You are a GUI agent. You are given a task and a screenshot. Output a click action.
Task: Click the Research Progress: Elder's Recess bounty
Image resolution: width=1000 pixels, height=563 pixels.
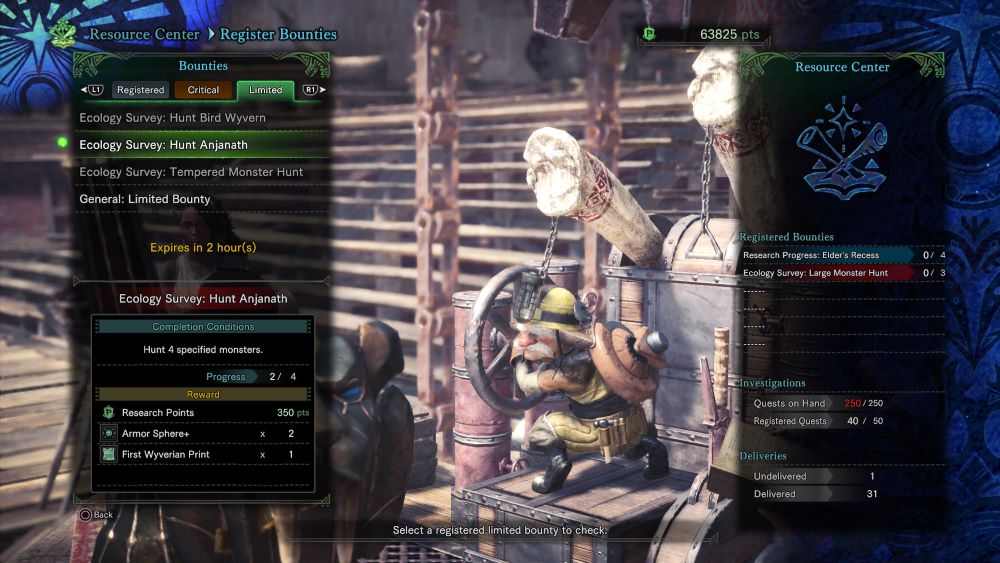pos(825,255)
